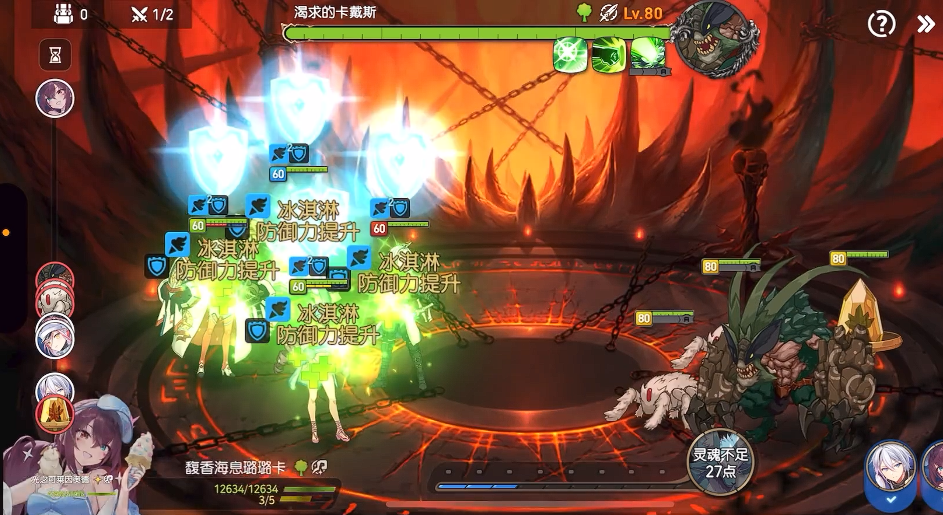Click the active hero portrait holding ice cream
The width and height of the screenshot is (943, 515).
click(85, 455)
